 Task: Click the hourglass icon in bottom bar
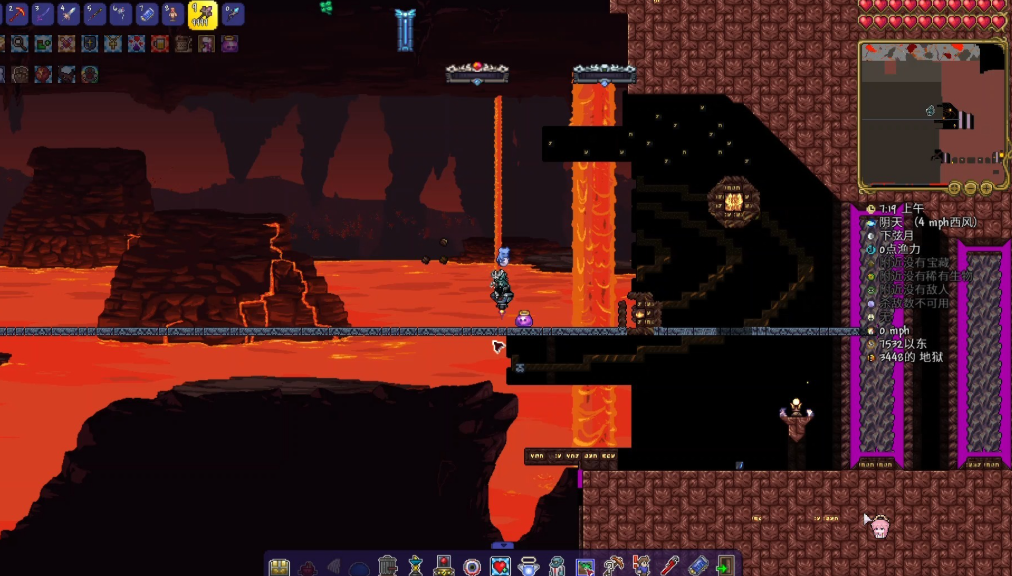[x=415, y=566]
